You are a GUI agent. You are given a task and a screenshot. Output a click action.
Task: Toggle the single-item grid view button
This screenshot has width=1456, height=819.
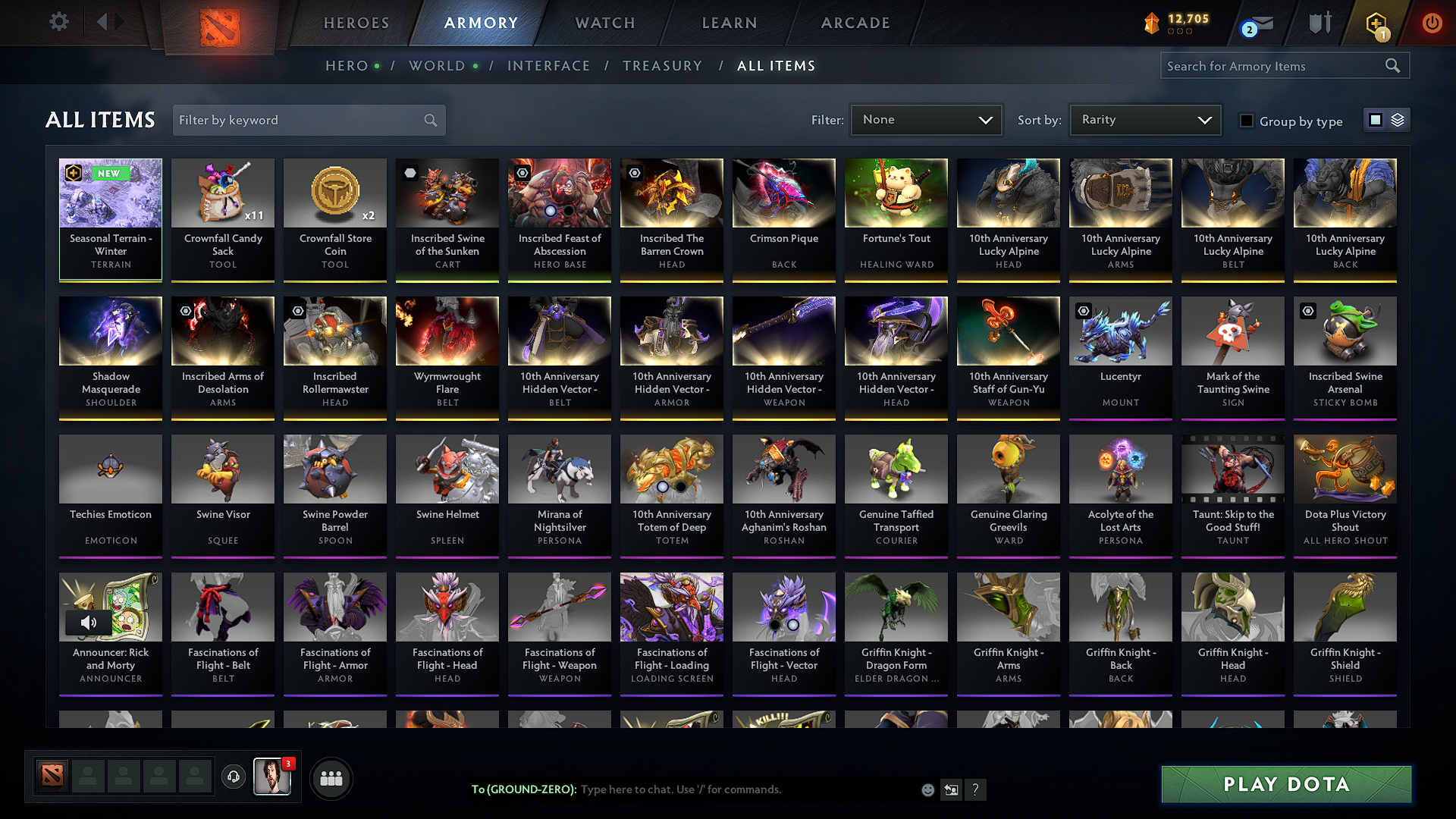(x=1376, y=120)
